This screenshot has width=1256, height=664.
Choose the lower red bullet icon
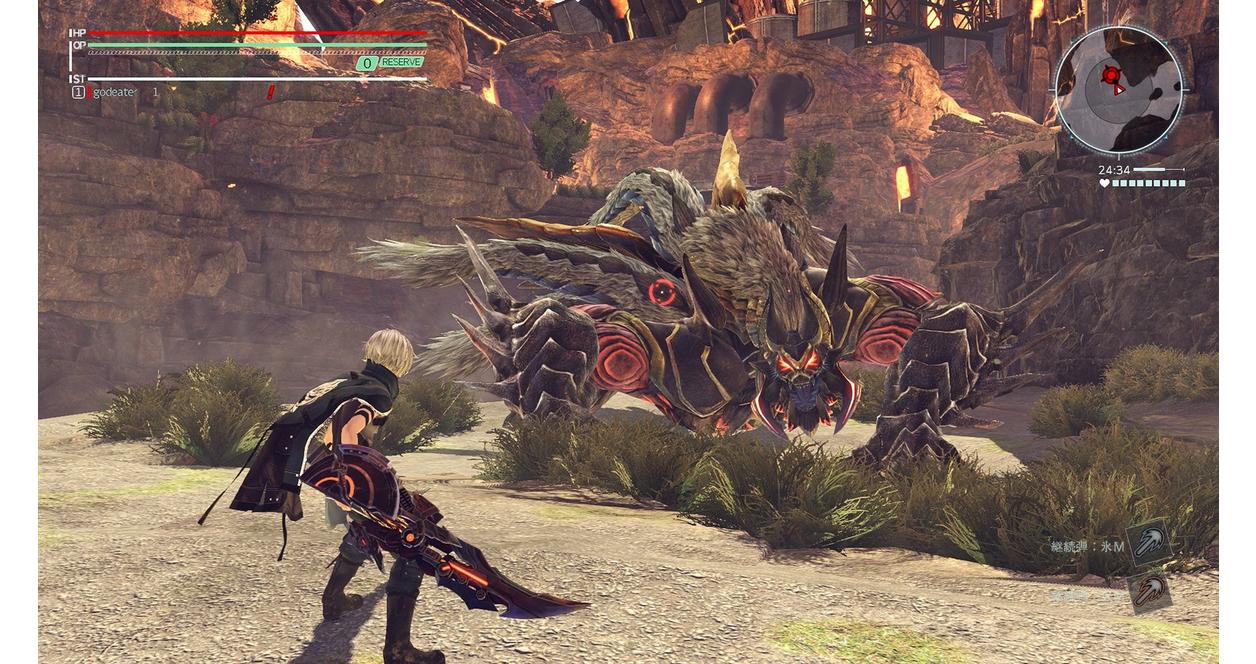(1149, 590)
